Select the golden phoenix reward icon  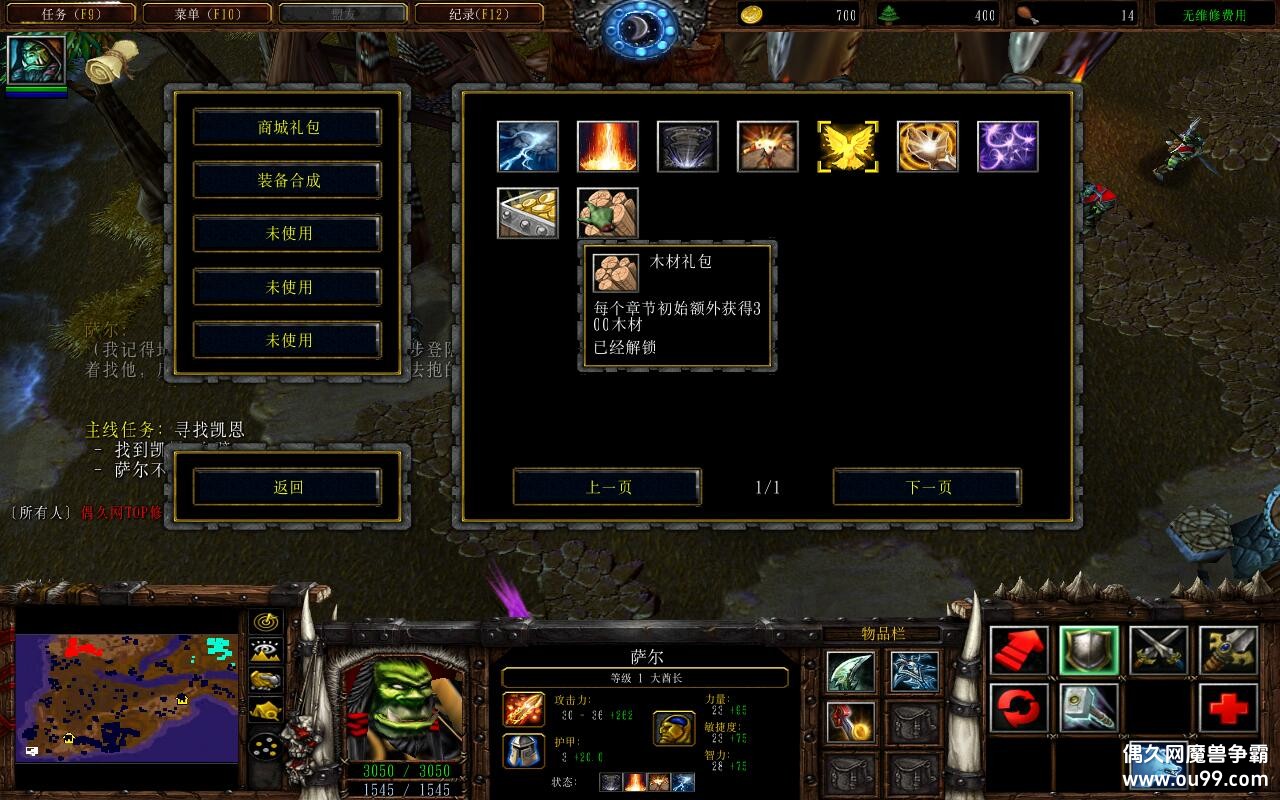coord(847,147)
